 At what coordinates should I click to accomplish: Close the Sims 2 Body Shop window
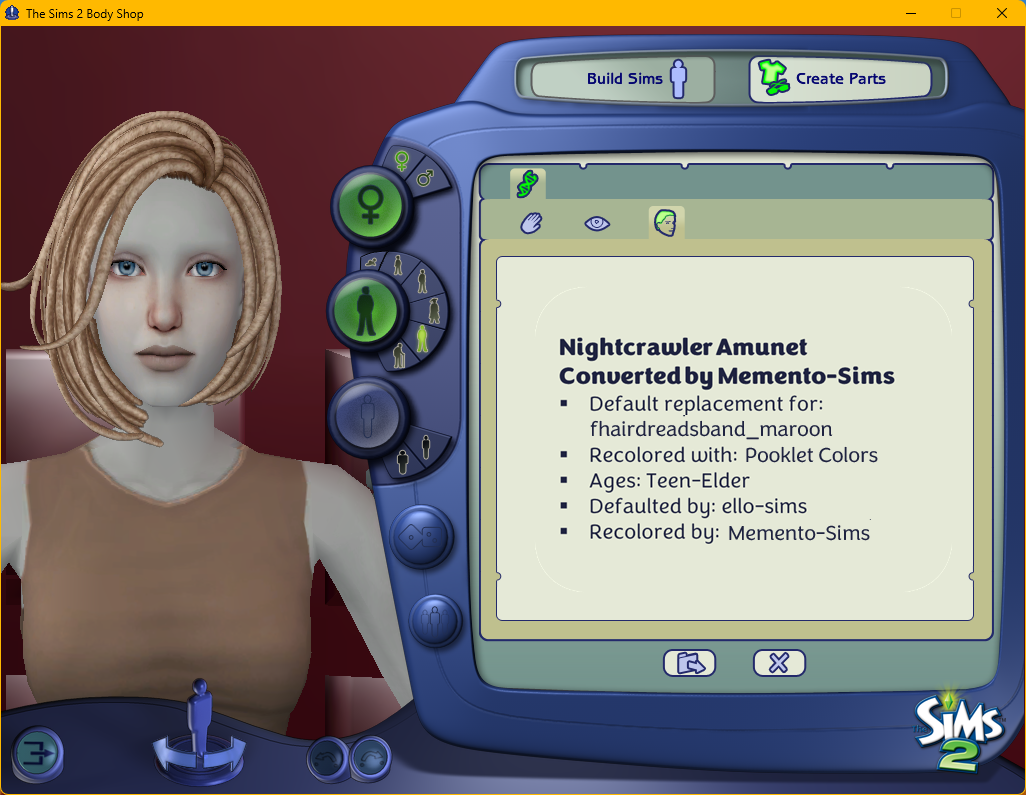pyautogui.click(x=1001, y=13)
